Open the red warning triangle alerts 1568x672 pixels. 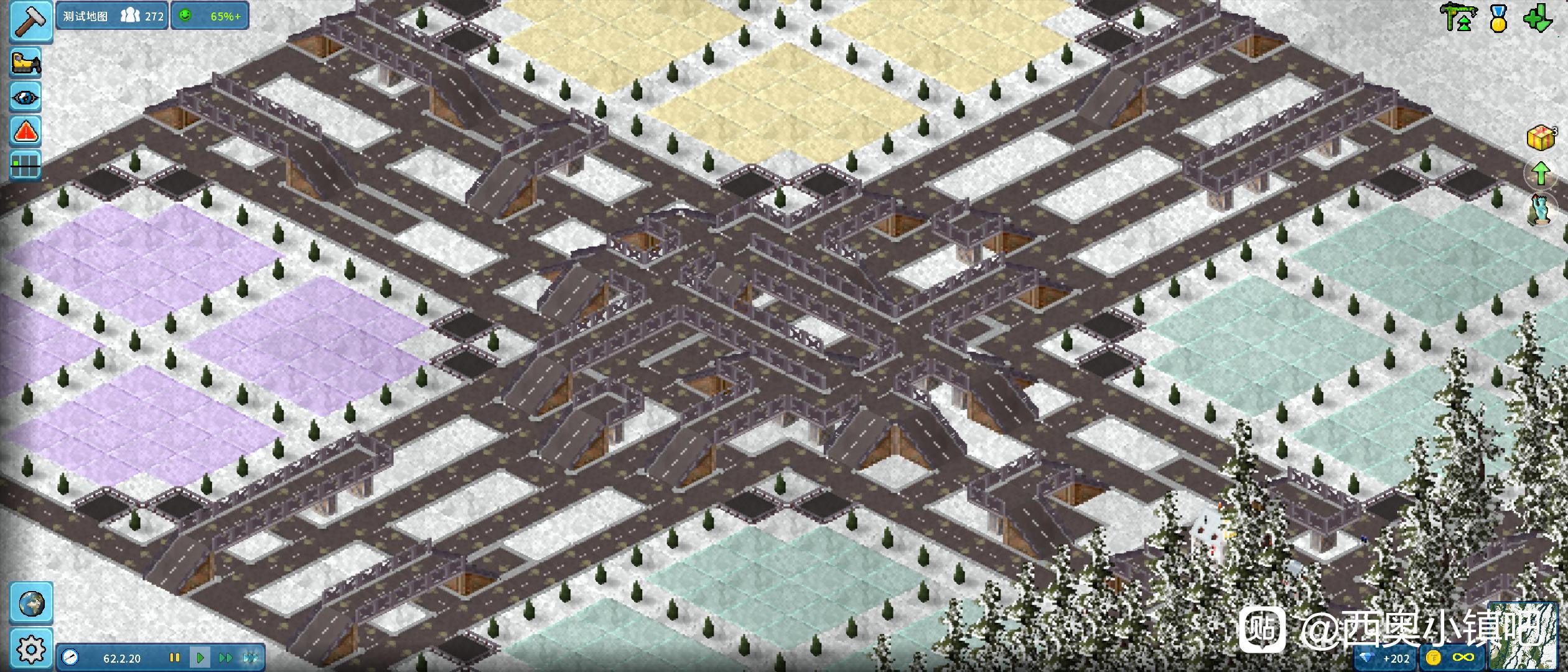[x=26, y=131]
